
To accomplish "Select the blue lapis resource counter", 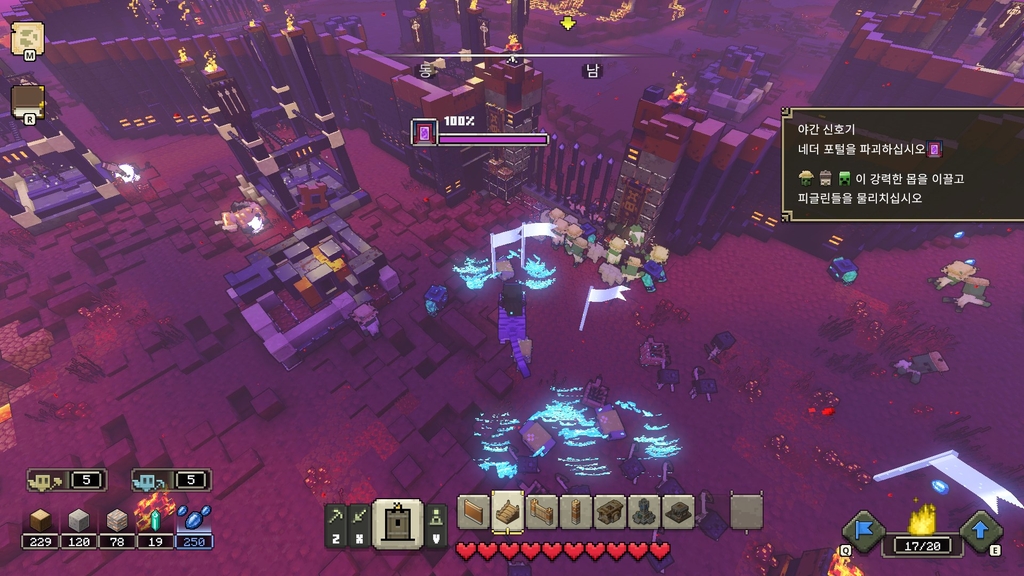I will point(194,520).
